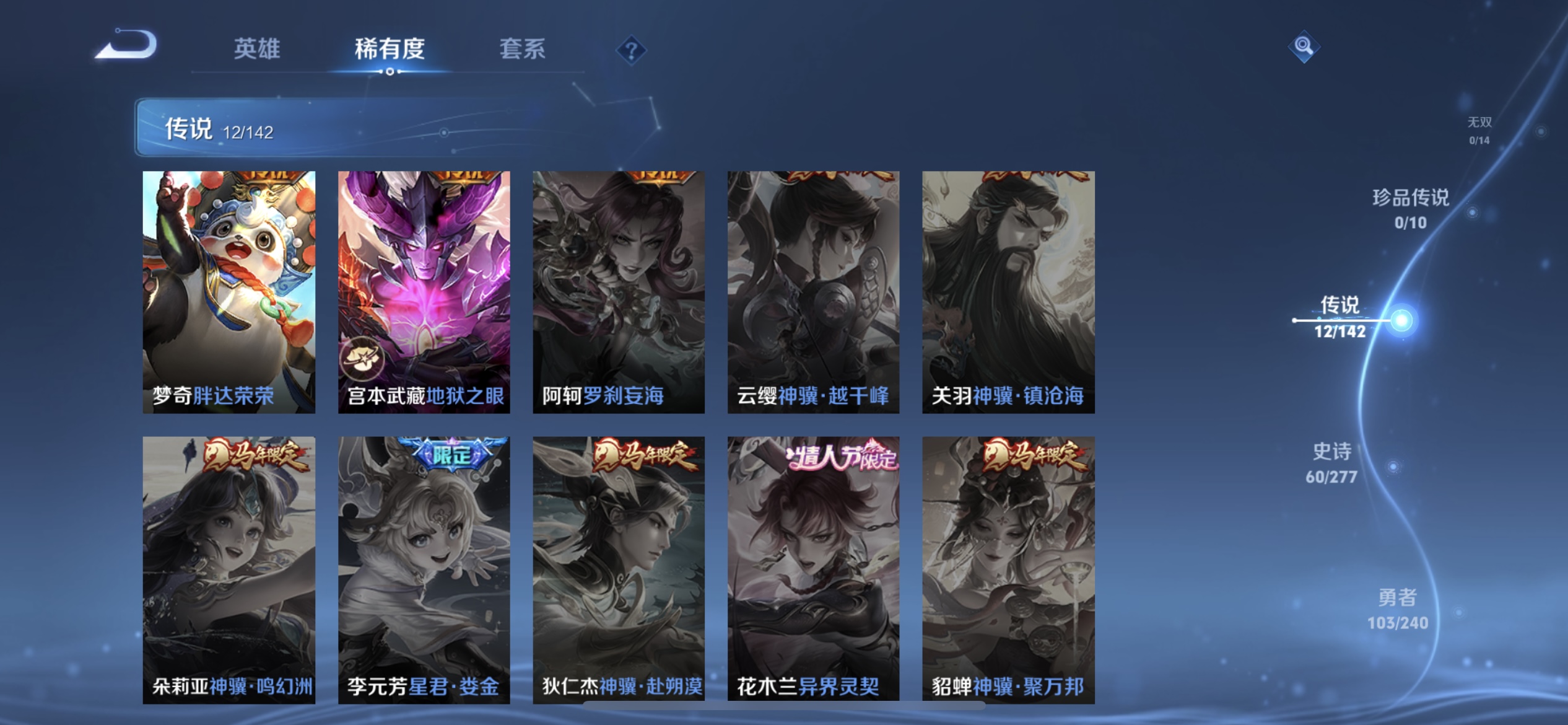Switch to the 套系 tab
This screenshot has height=725, width=1568.
[x=522, y=50]
